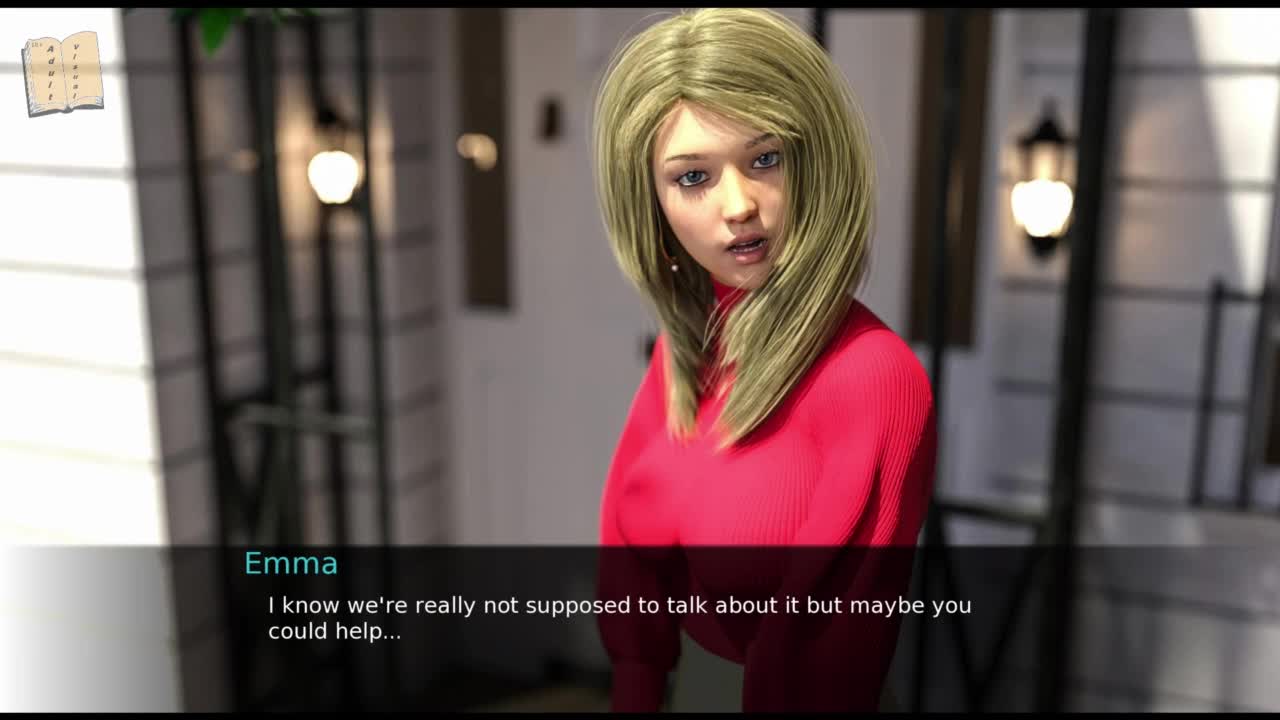This screenshot has width=1280, height=720.
Task: Click the open book logo icon
Action: pos(62,73)
